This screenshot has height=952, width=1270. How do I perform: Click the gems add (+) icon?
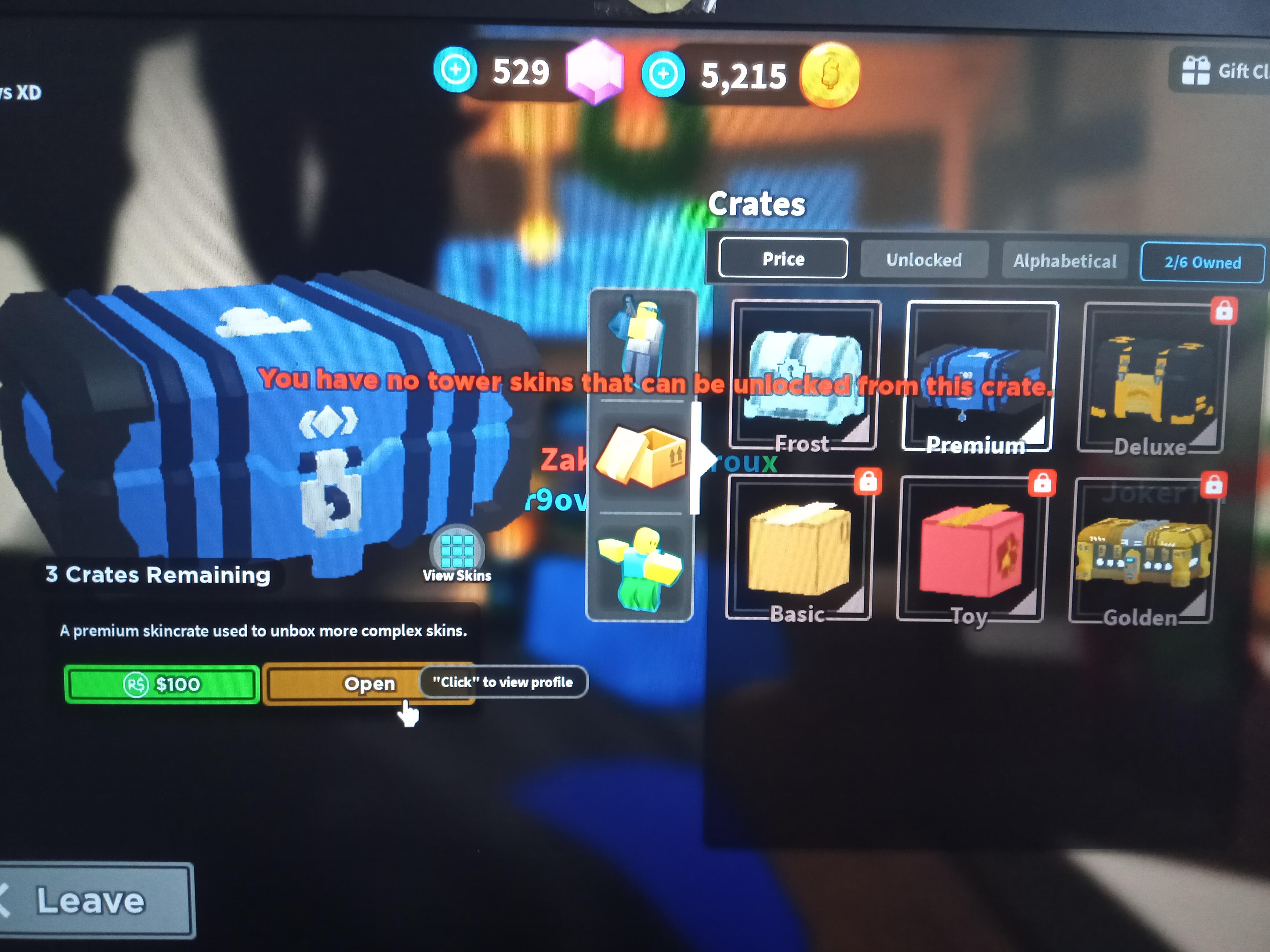(456, 70)
